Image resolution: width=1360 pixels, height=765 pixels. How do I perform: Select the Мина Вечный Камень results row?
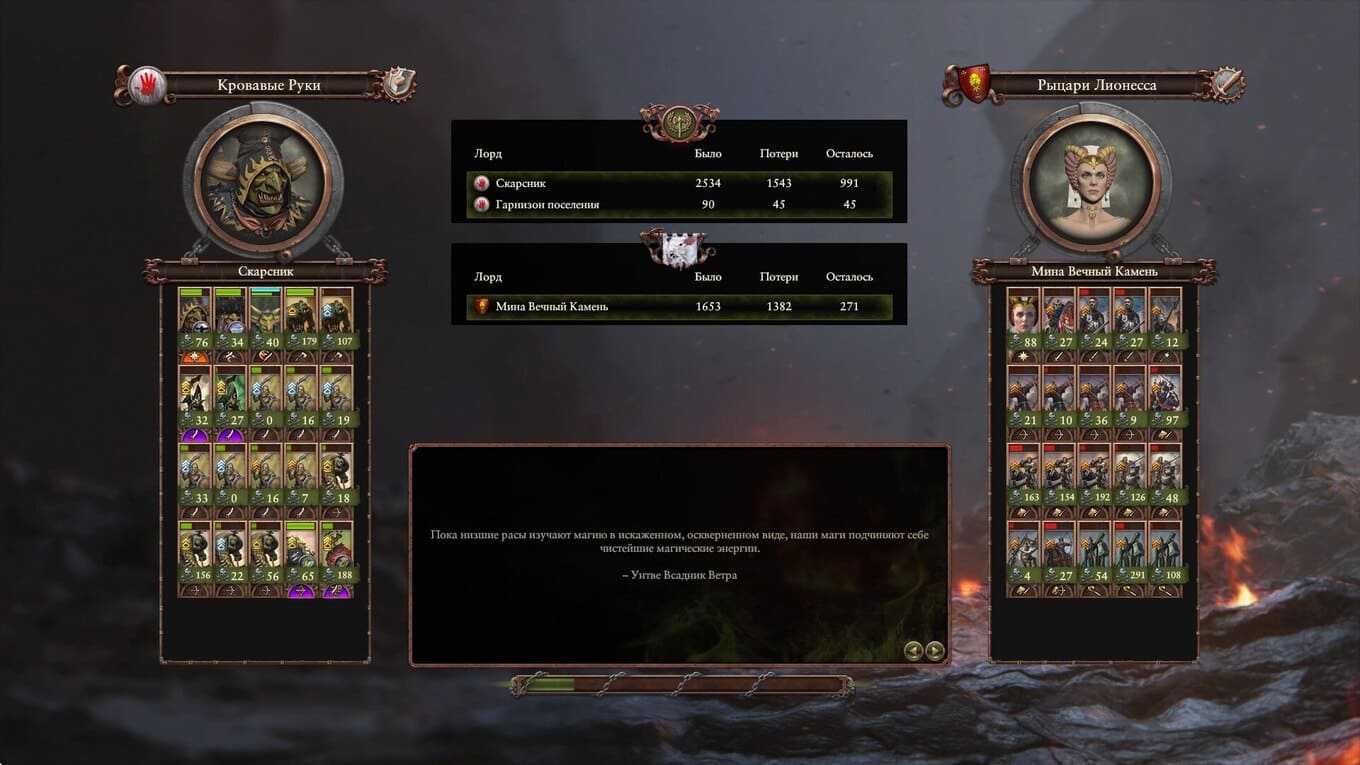click(679, 306)
